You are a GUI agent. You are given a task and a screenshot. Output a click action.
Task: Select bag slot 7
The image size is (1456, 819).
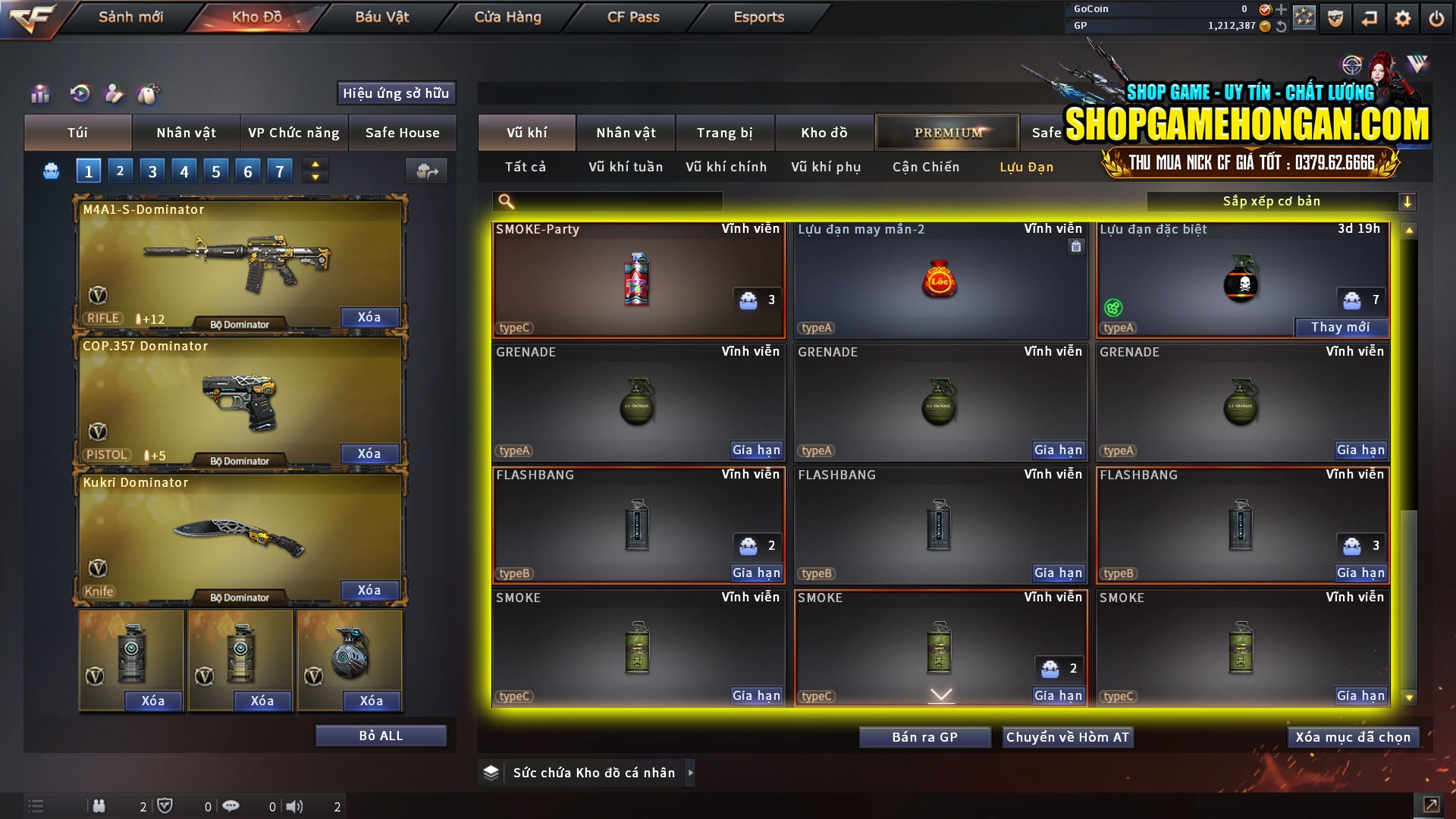tap(279, 171)
